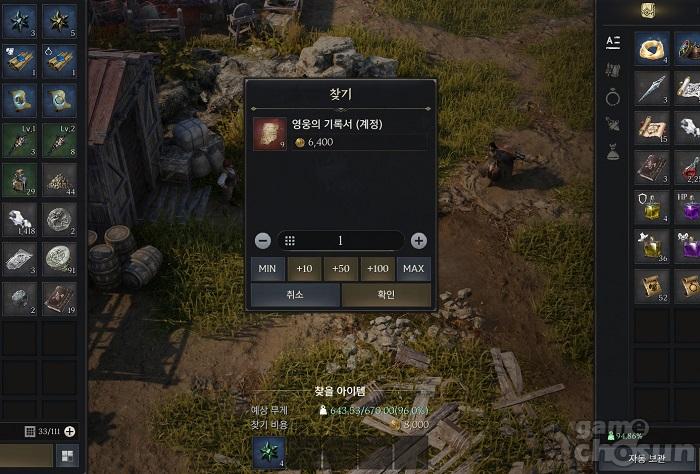Select the star item in the withdraw list
The width and height of the screenshot is (700, 474).
[x=268, y=453]
